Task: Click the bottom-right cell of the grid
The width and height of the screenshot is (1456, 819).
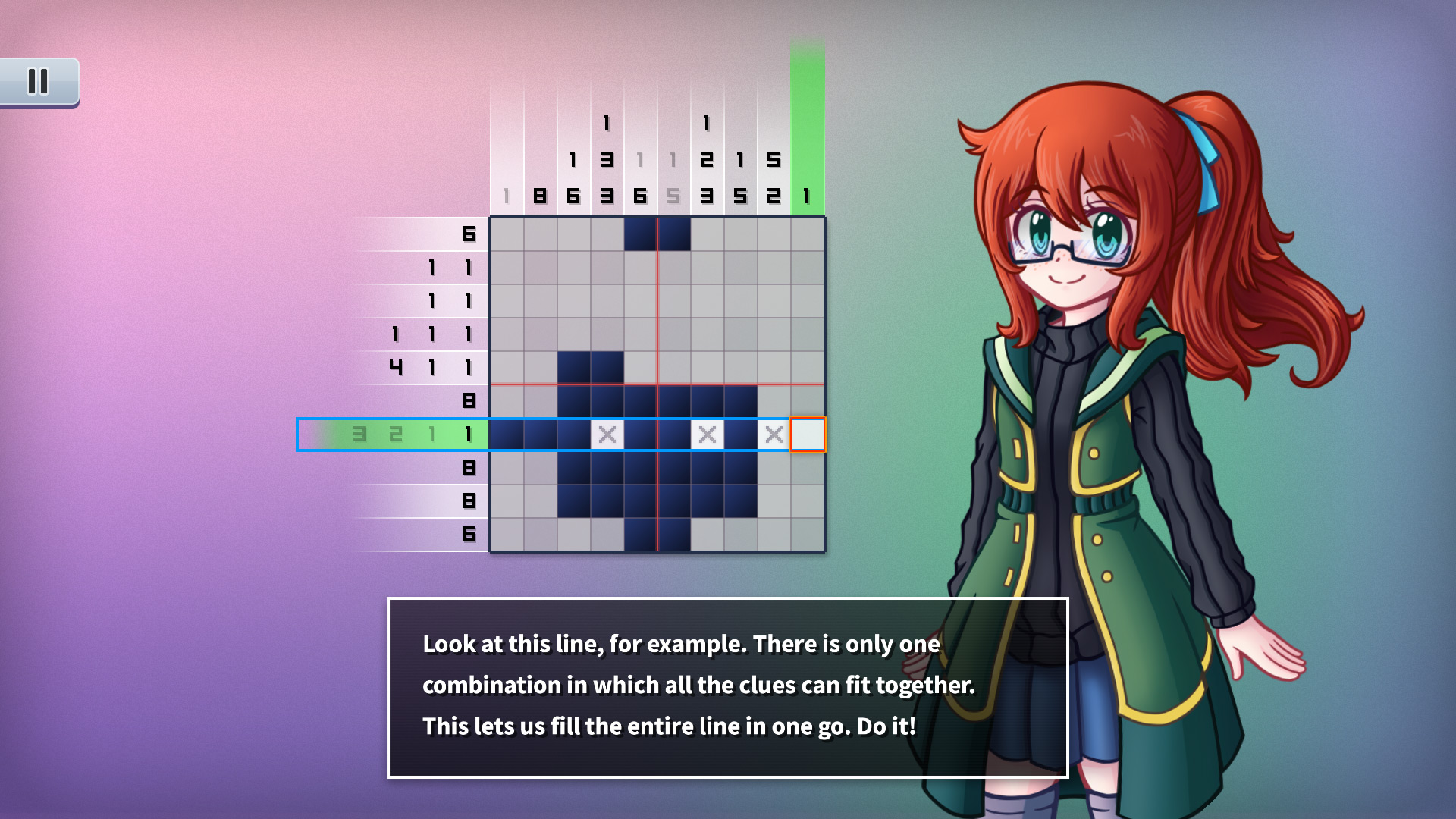Action: click(x=807, y=535)
